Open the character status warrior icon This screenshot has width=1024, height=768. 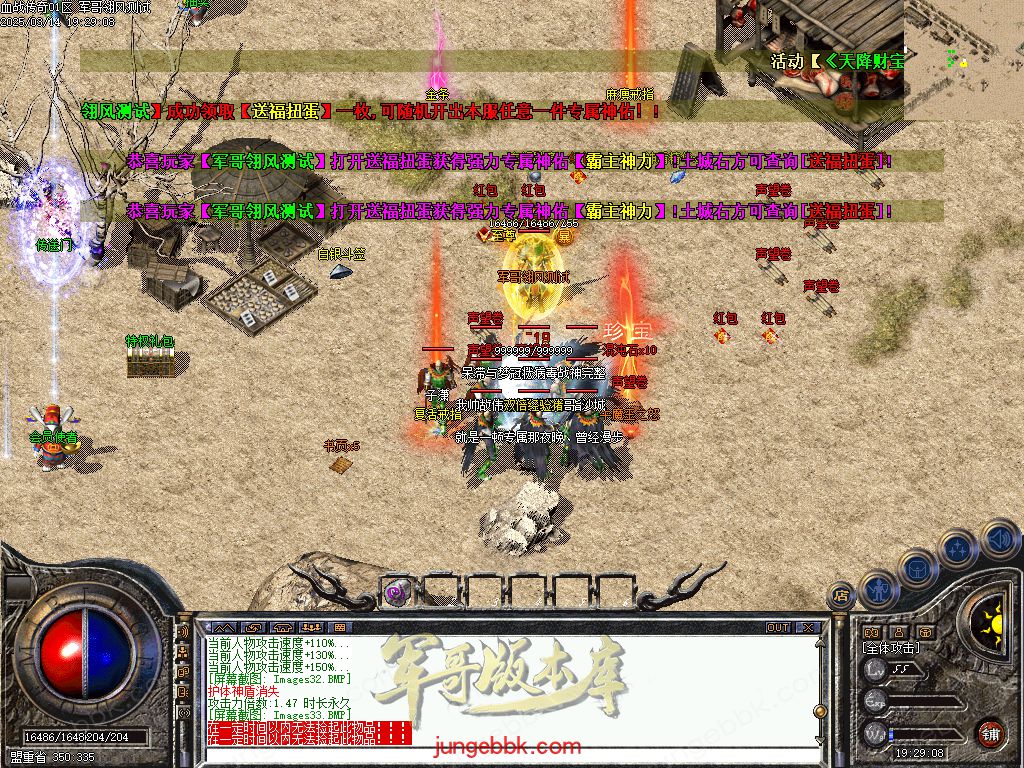[x=877, y=590]
